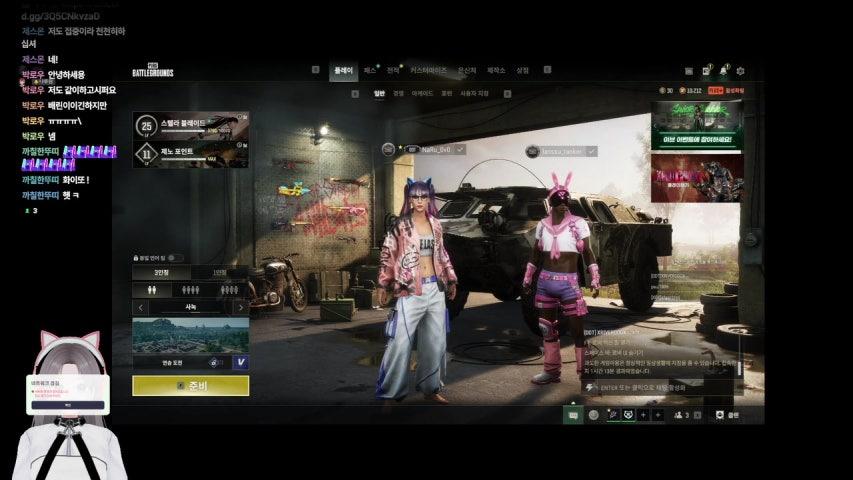Open the 커스터마이즈 customize tab

point(428,71)
